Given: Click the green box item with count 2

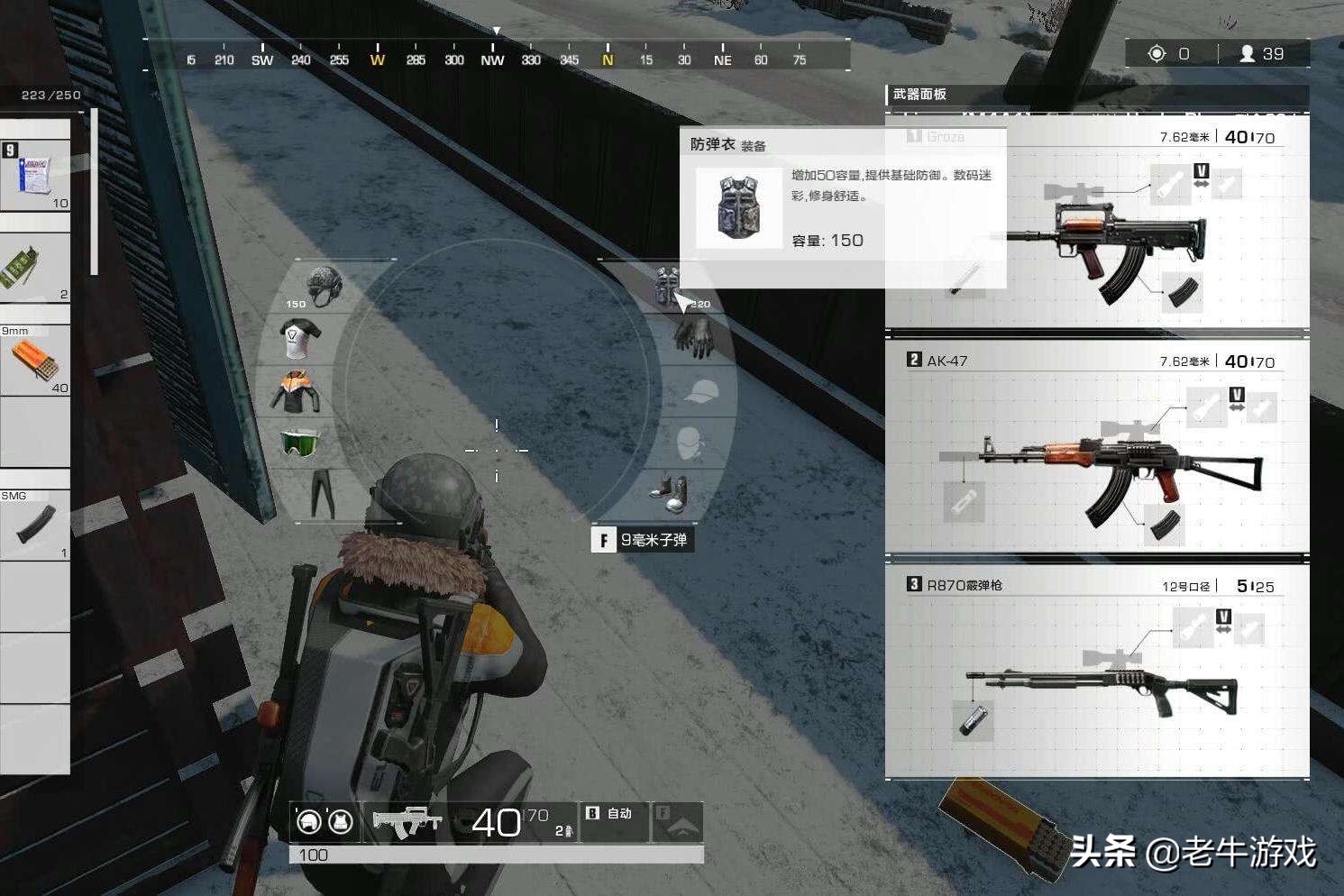Looking at the screenshot, I should pyautogui.click(x=34, y=268).
